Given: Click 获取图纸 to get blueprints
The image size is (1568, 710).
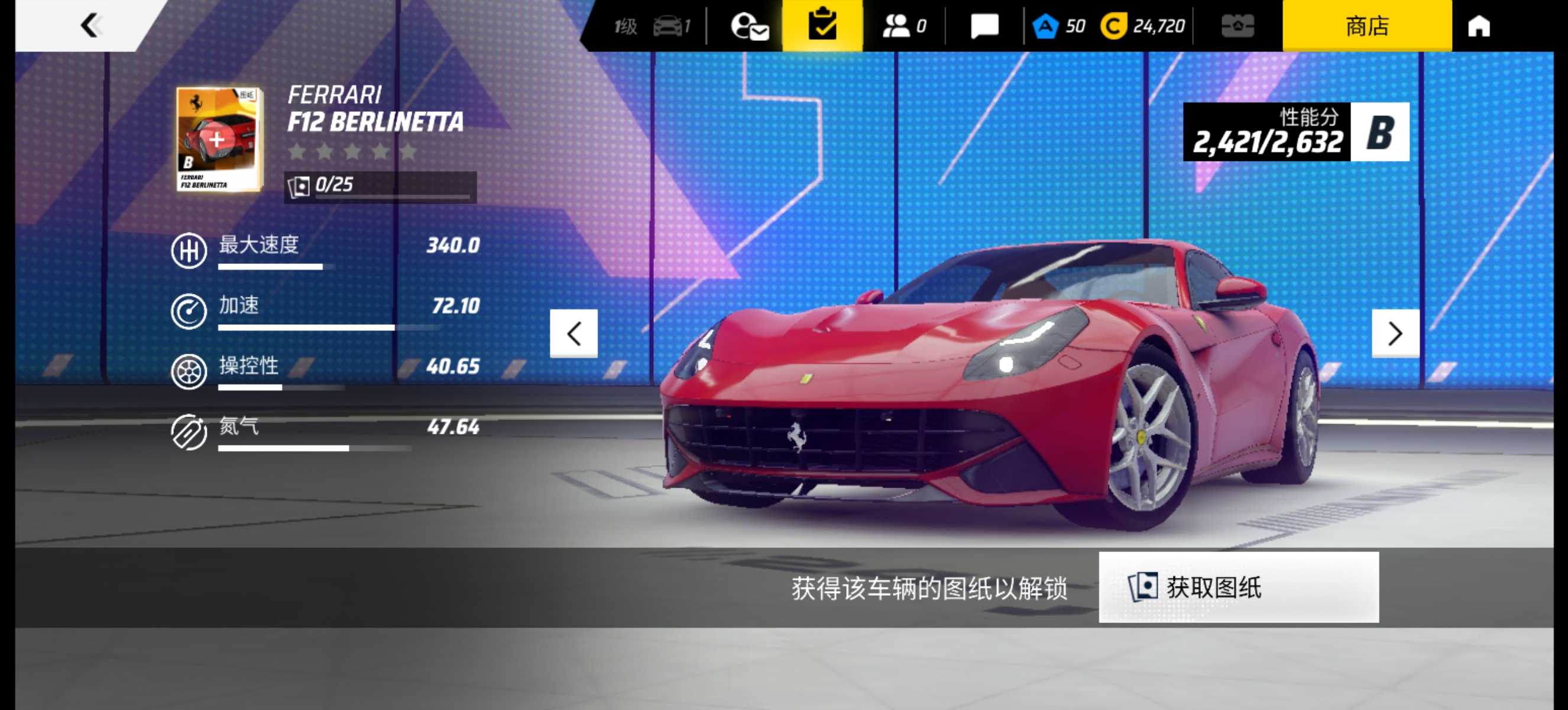Looking at the screenshot, I should point(1238,587).
